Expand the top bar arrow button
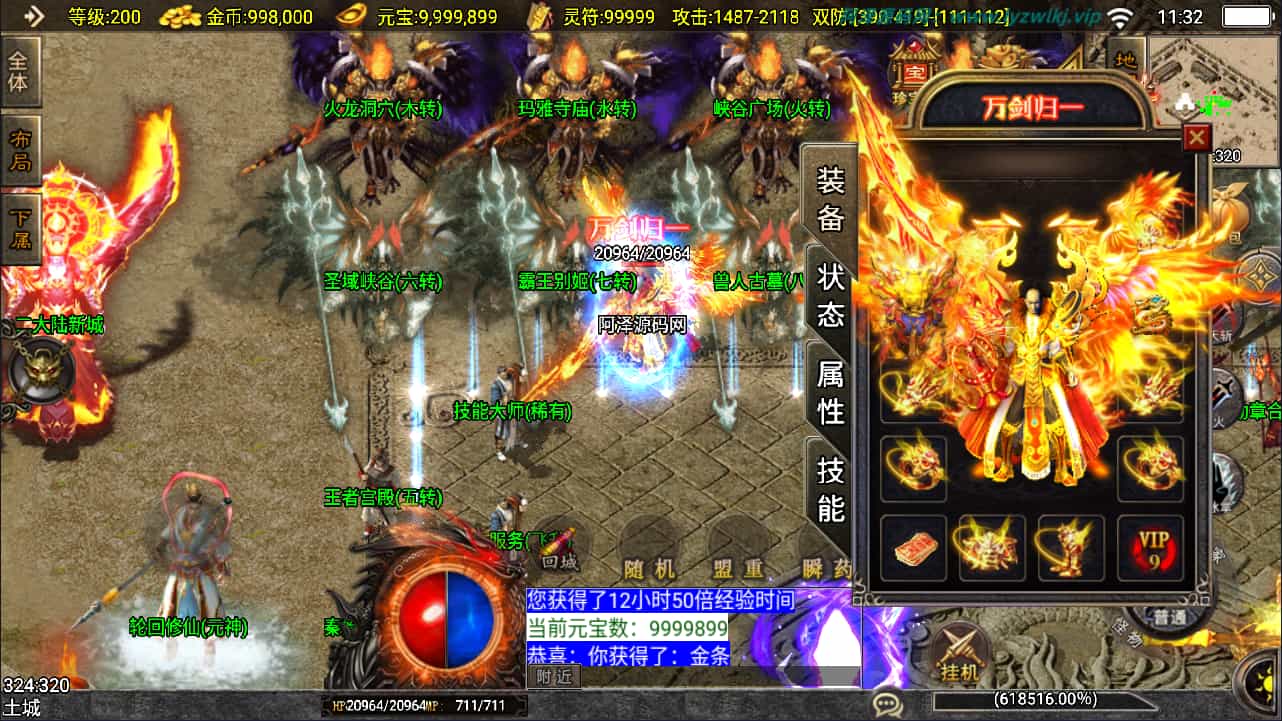 point(34,16)
